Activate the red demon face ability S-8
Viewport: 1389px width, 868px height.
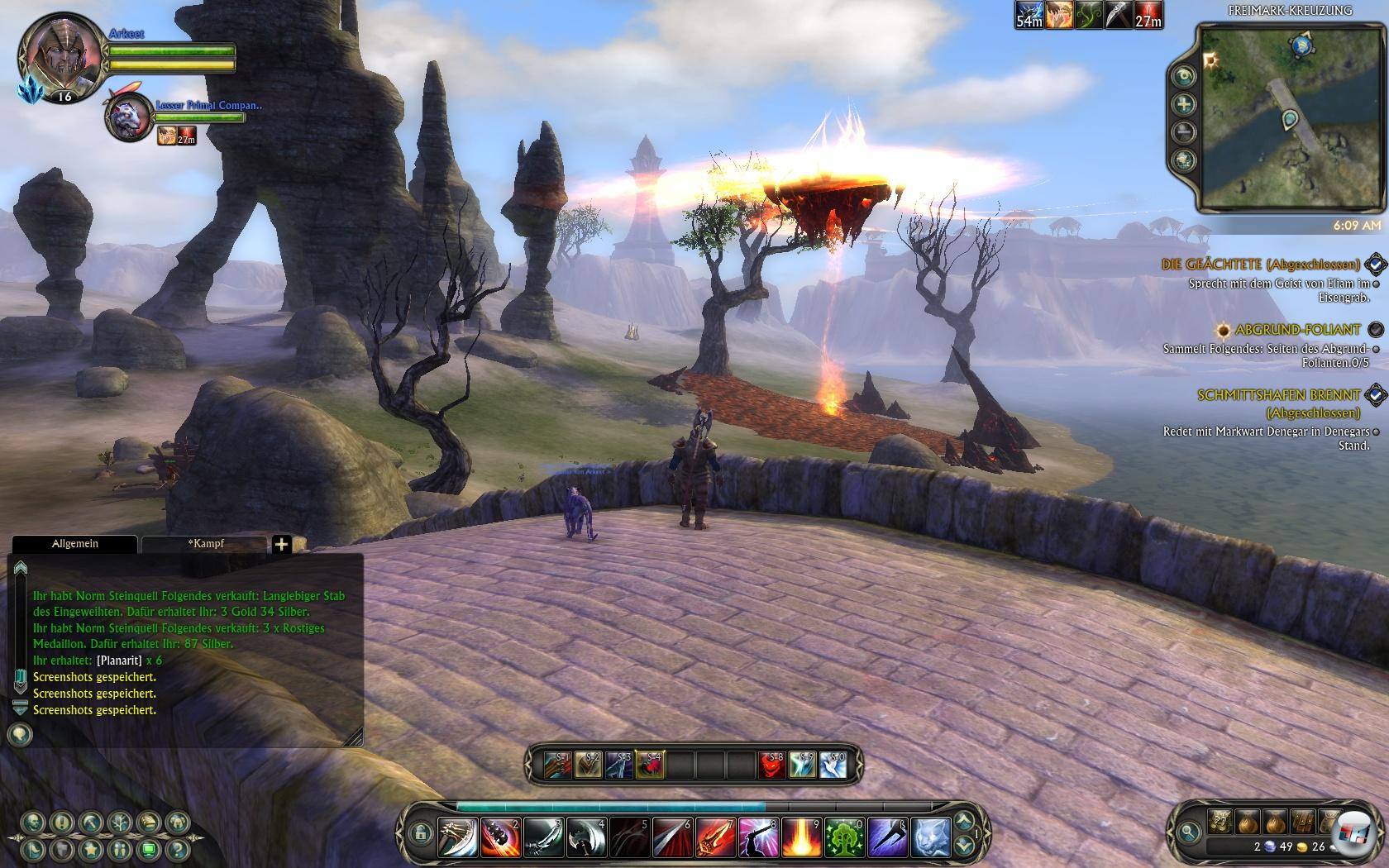(x=772, y=765)
